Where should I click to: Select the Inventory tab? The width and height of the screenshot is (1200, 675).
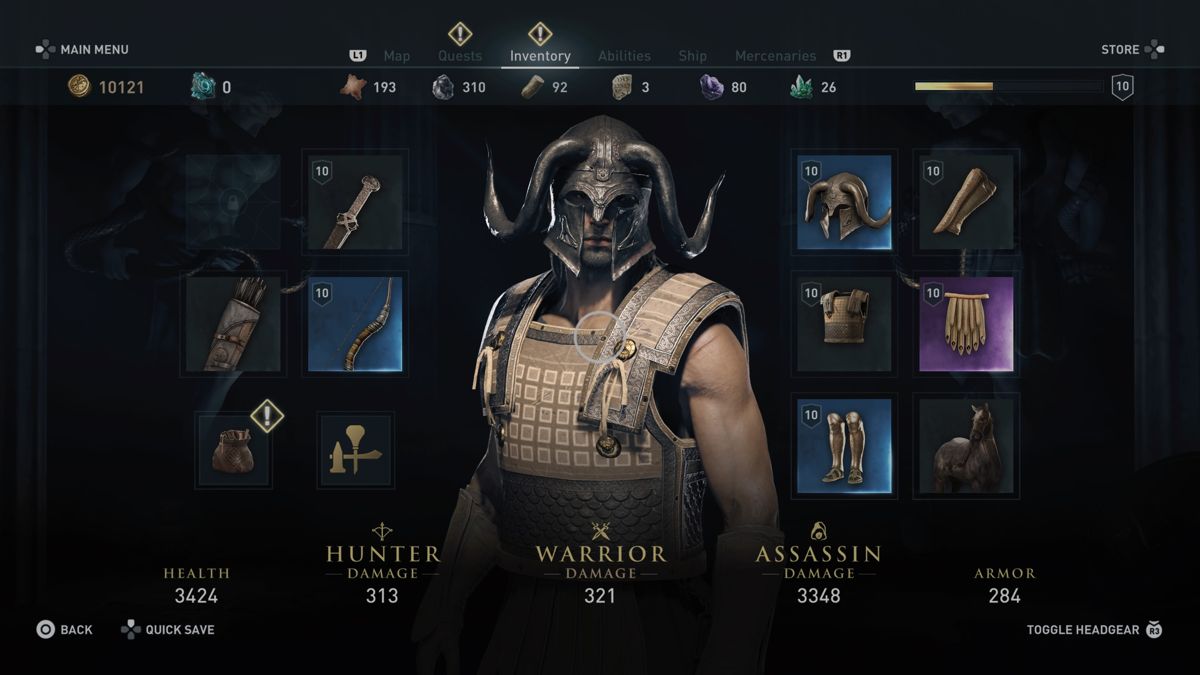pos(540,56)
